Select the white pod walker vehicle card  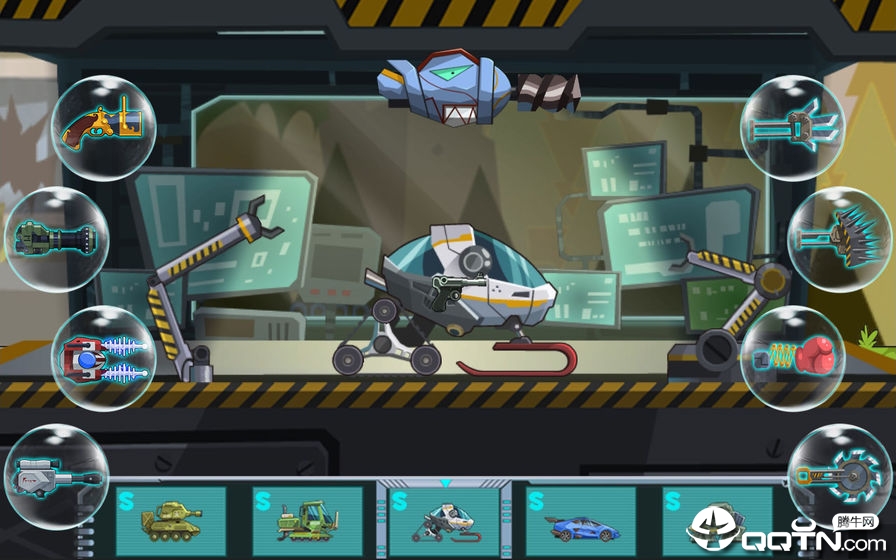pos(444,520)
